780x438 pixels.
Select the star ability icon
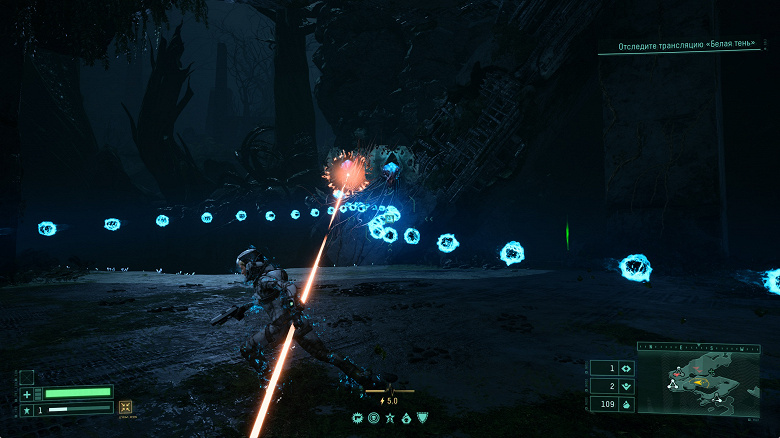coord(390,417)
